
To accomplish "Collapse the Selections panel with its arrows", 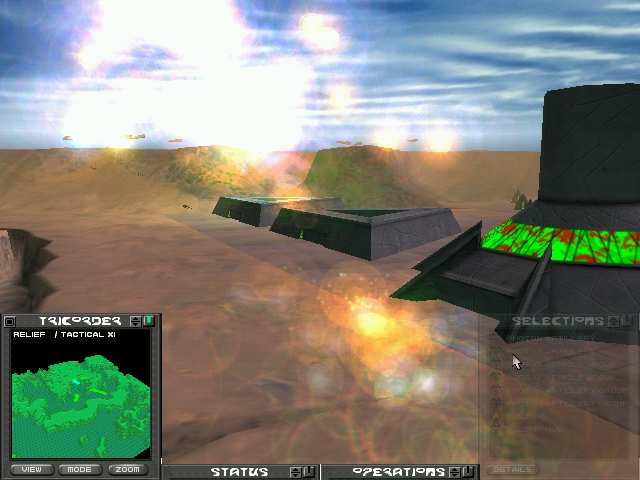I will tap(612, 321).
